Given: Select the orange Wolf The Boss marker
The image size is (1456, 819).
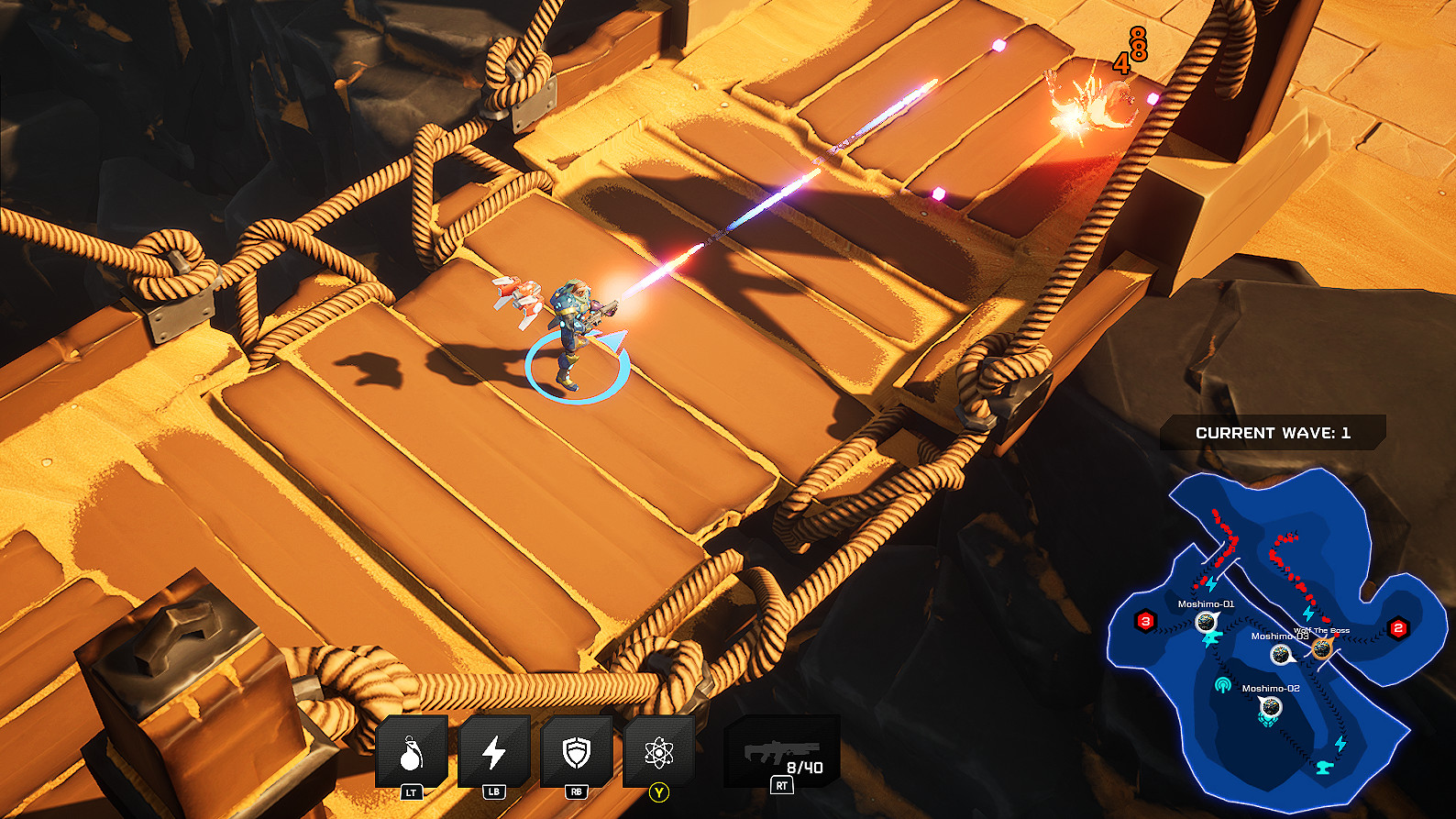Looking at the screenshot, I should pyautogui.click(x=1321, y=649).
